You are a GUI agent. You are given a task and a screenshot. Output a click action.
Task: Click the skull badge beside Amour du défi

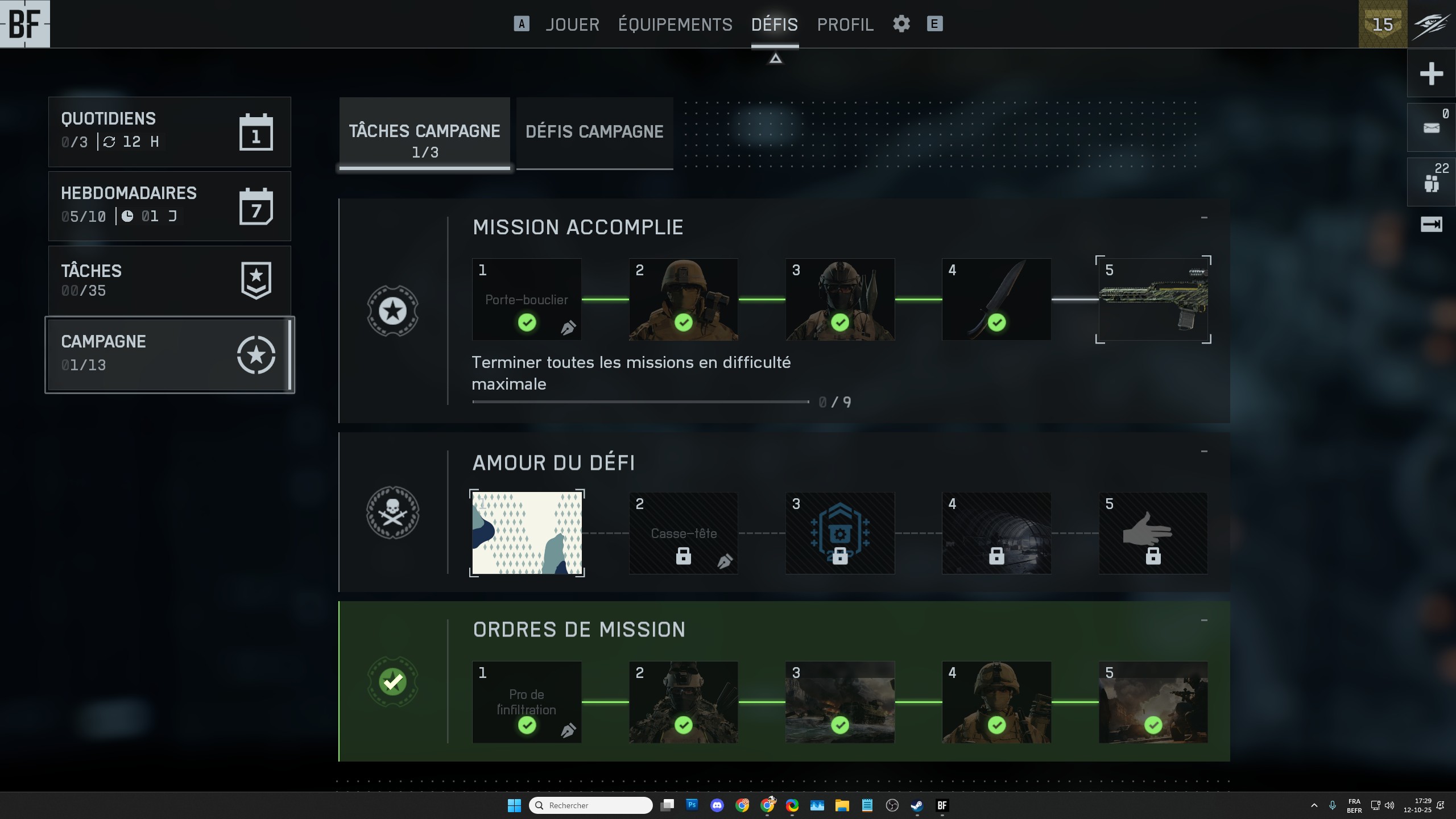click(x=392, y=512)
